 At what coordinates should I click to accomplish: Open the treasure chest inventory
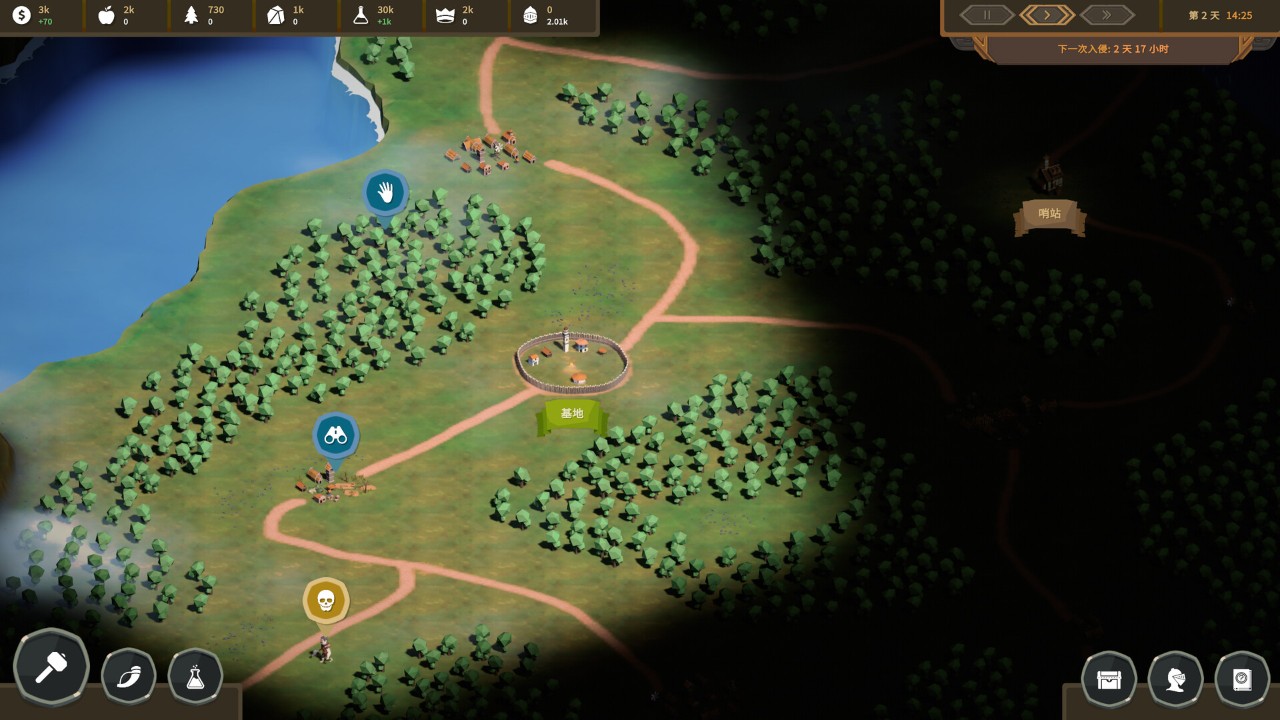[1109, 679]
